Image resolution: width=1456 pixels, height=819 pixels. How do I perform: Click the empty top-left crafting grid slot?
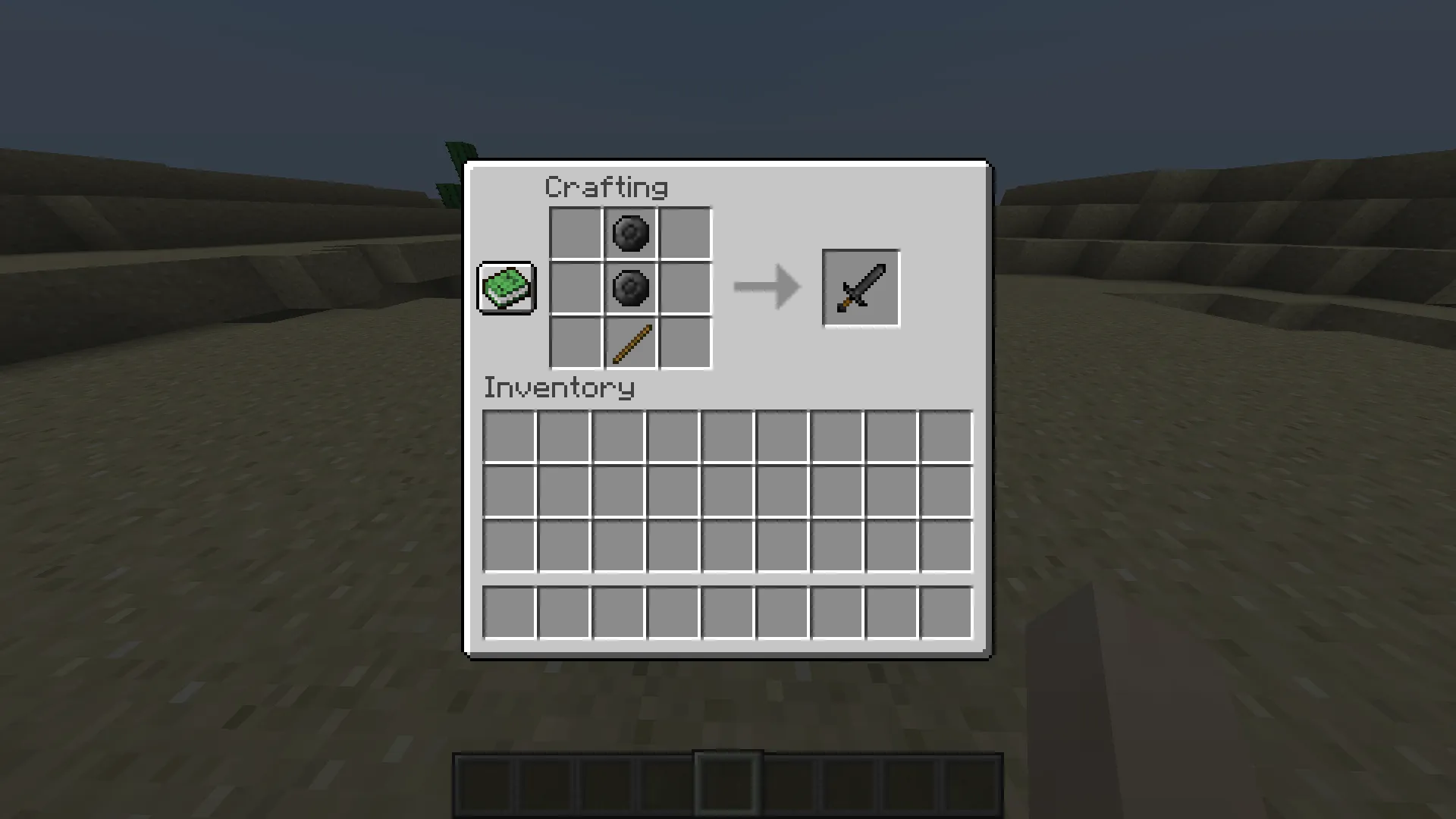coord(574,233)
